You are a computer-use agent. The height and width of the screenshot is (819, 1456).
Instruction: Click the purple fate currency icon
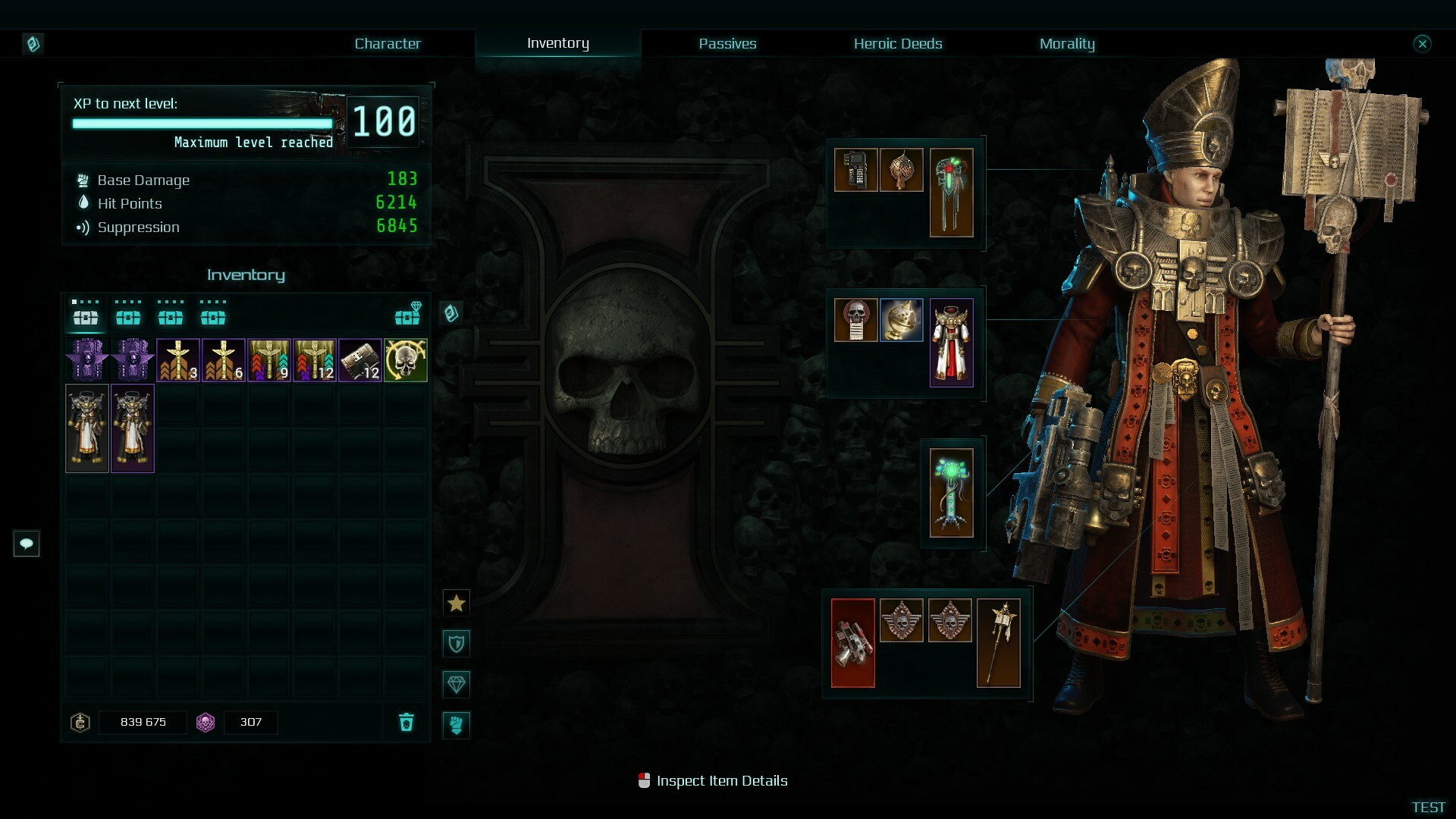(x=206, y=723)
